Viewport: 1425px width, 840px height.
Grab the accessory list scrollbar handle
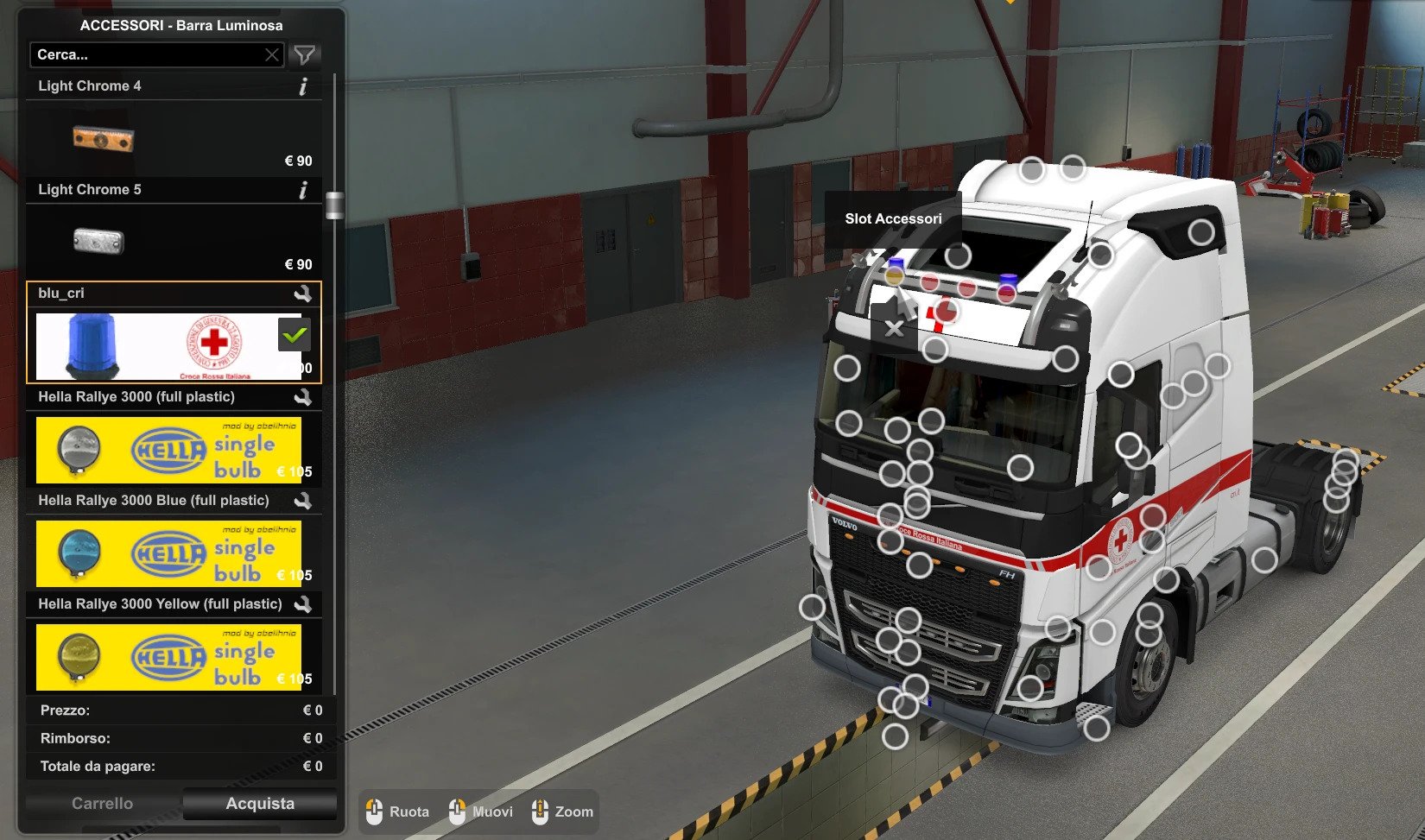click(x=334, y=205)
